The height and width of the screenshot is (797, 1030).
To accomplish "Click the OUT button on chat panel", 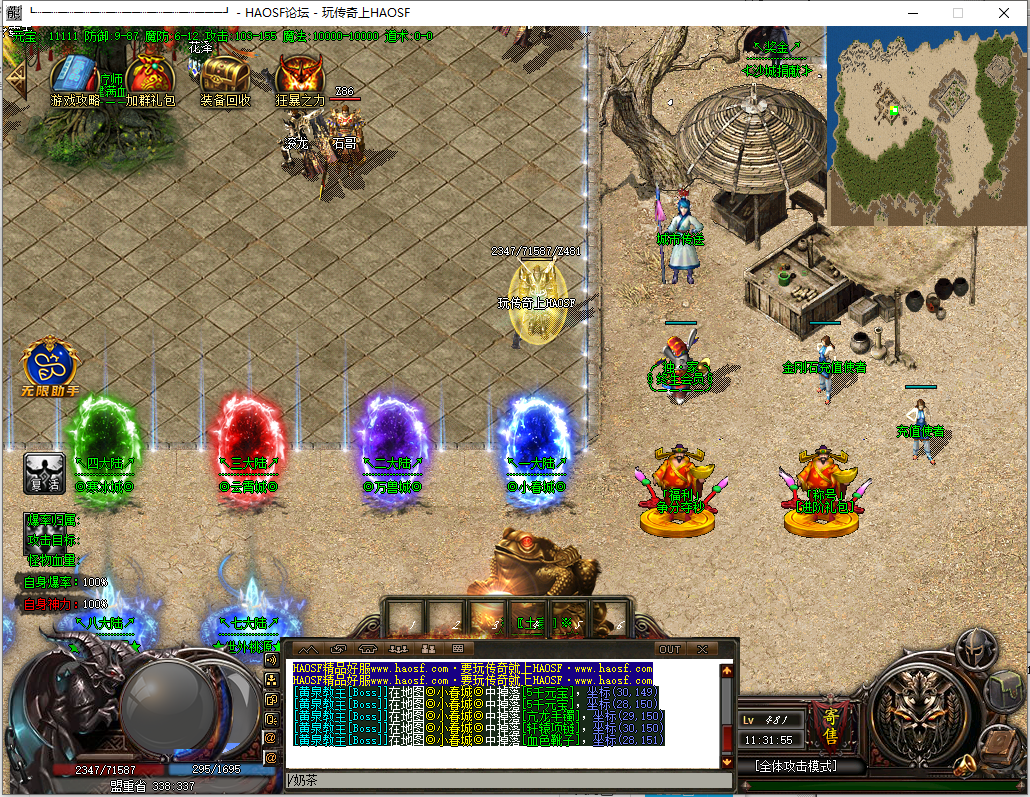I will (670, 649).
